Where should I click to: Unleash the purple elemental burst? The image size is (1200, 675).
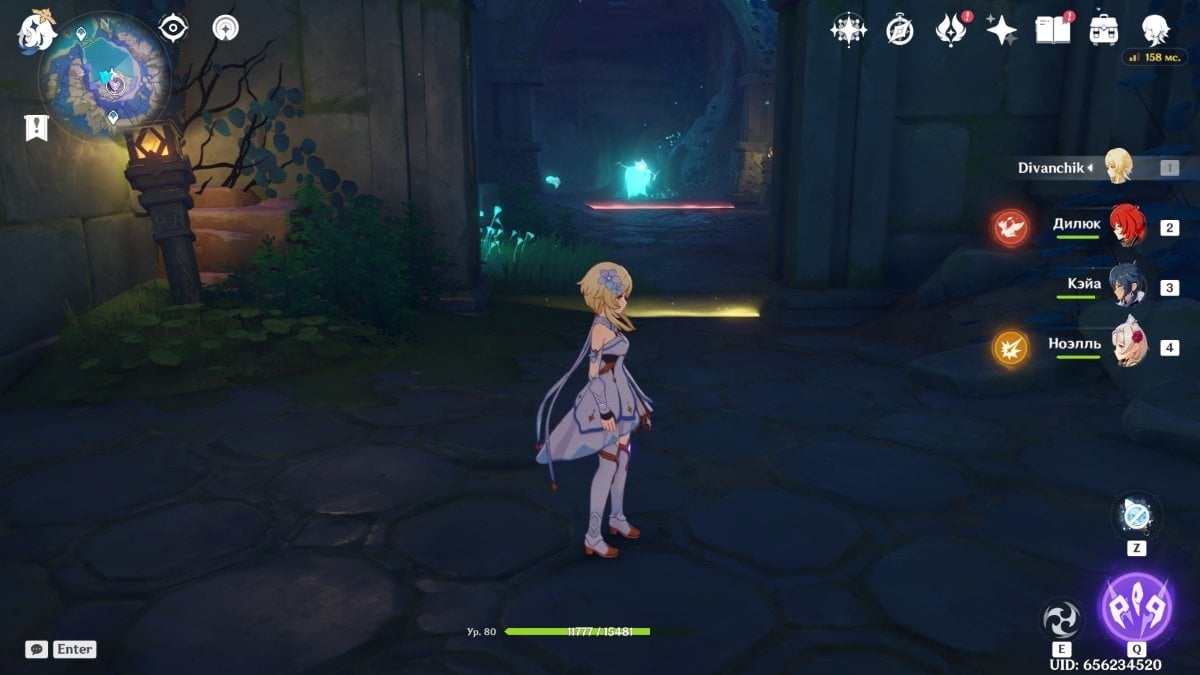pos(1135,608)
